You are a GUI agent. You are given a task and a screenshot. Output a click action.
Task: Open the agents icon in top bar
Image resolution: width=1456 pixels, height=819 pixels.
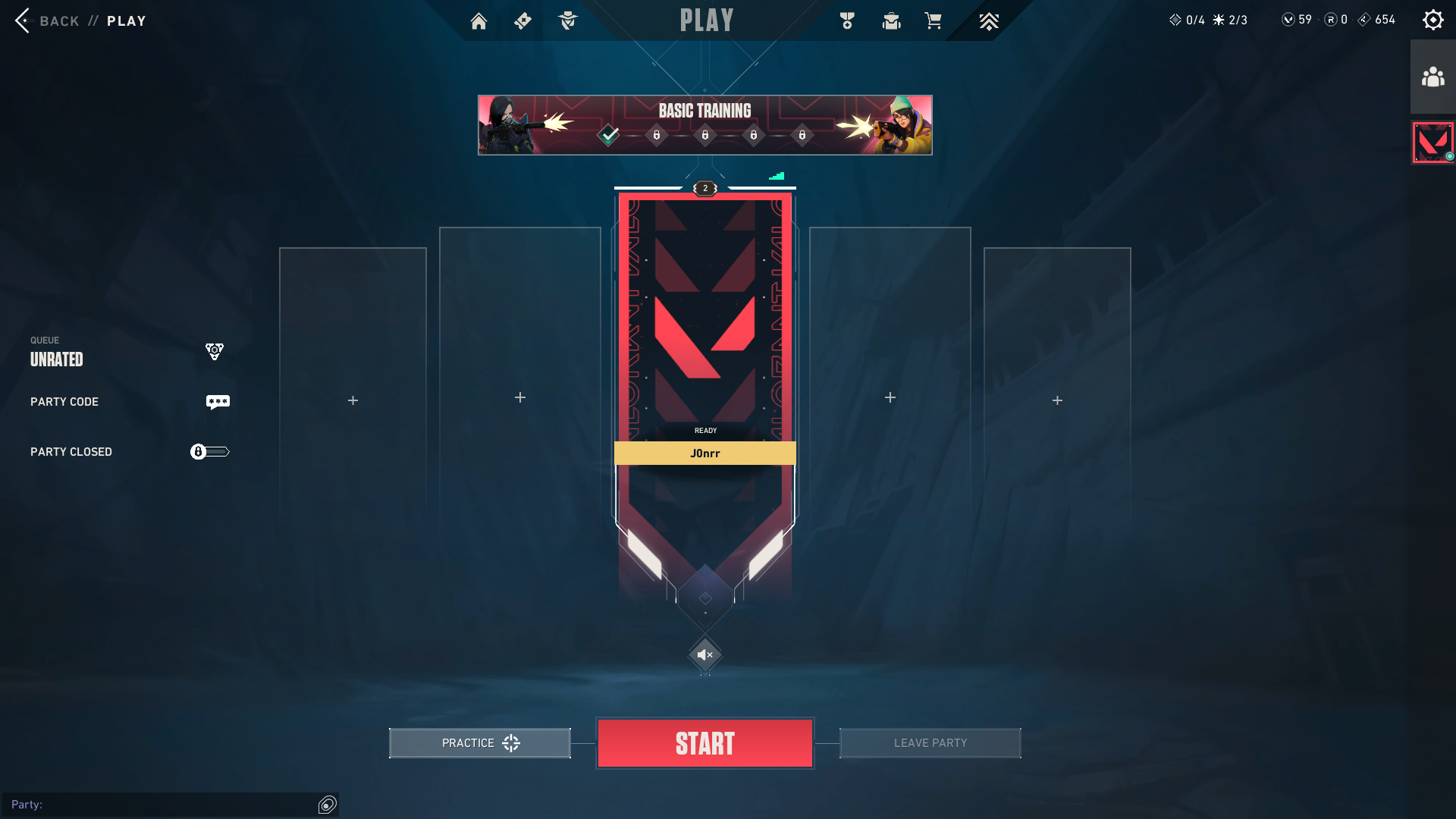pyautogui.click(x=567, y=21)
